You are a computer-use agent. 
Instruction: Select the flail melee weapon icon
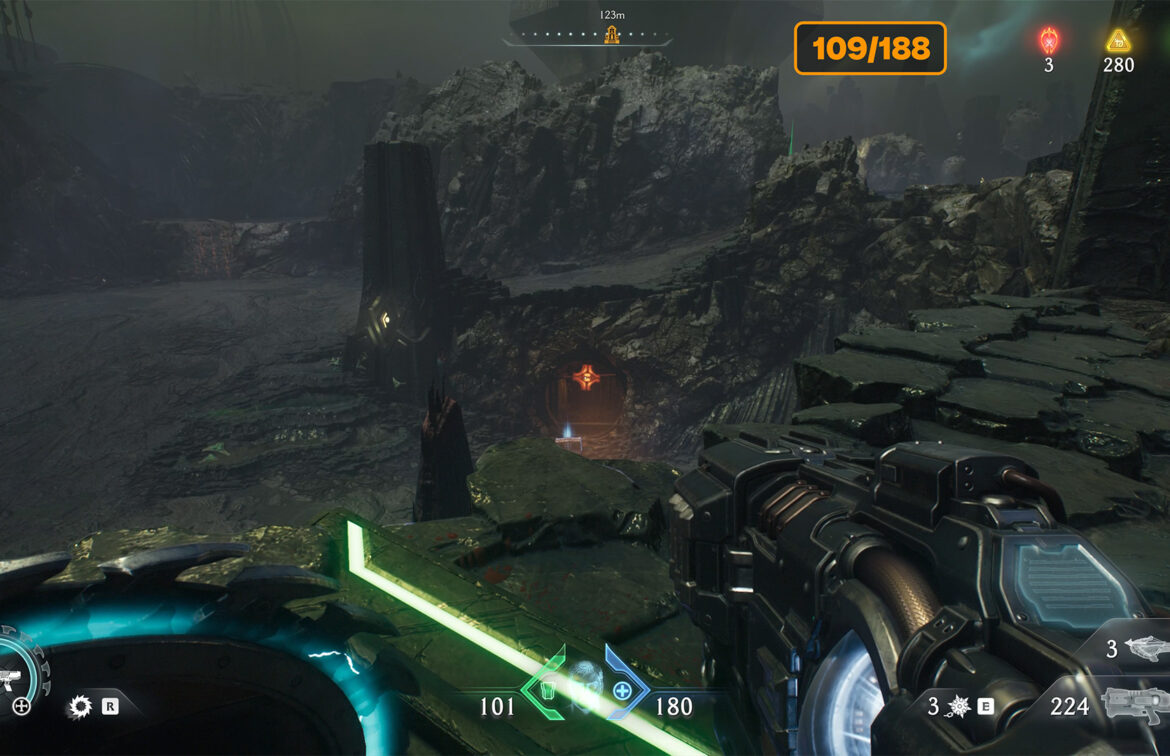tap(959, 707)
